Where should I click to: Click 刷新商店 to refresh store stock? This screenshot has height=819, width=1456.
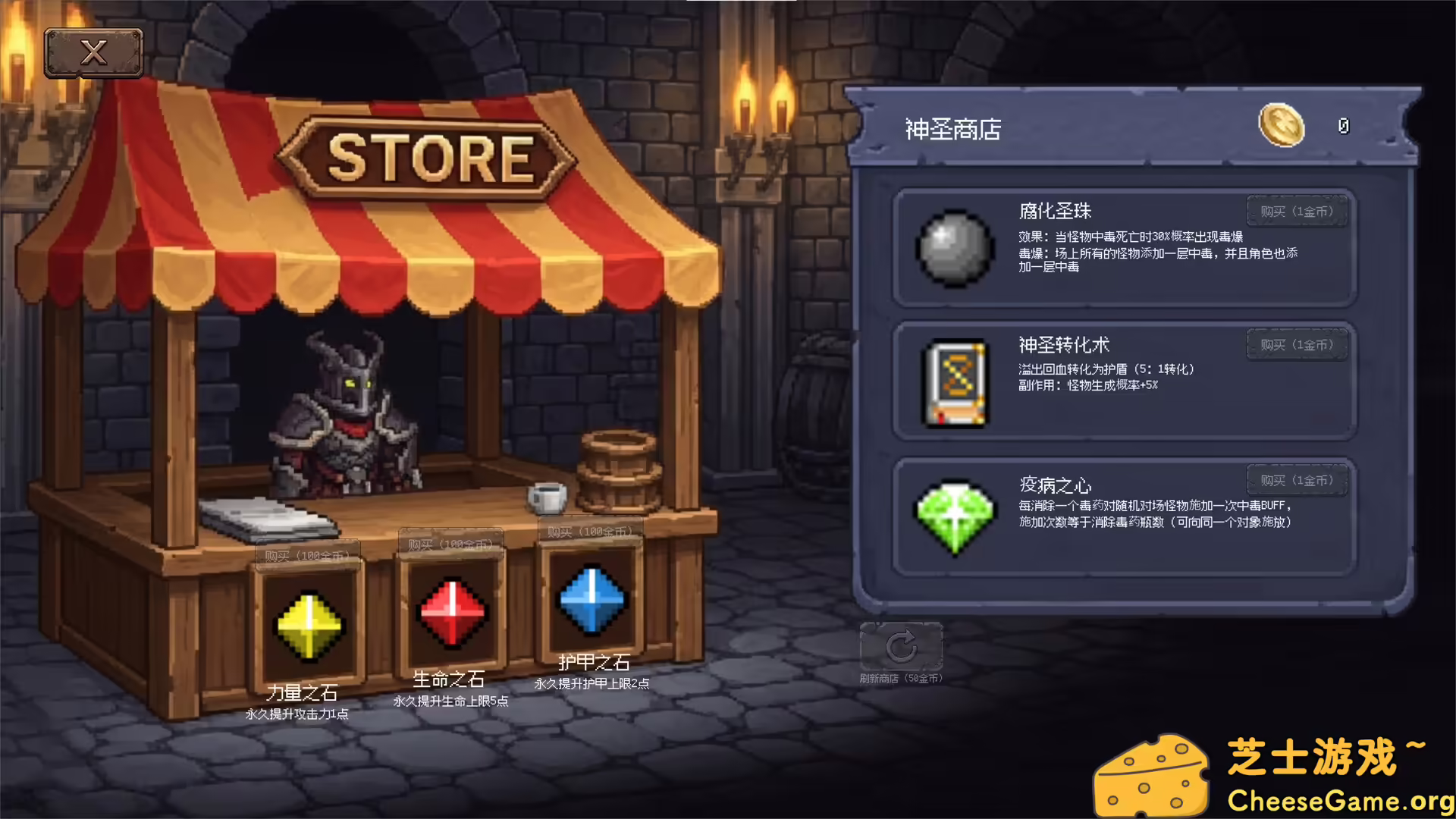point(902,679)
